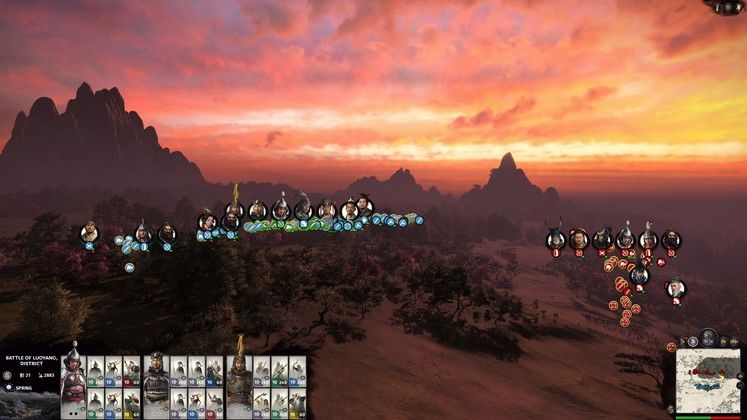Open the battlefield minimap

point(708,382)
